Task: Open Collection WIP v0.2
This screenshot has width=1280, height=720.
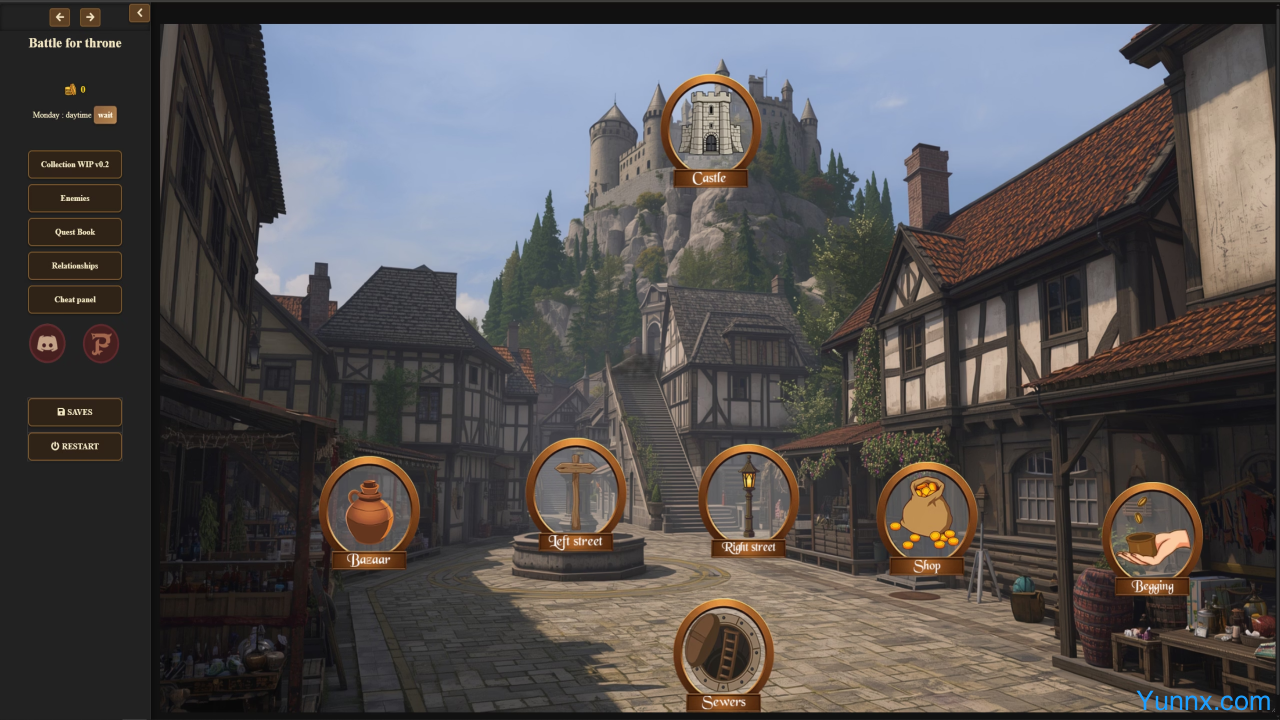Action: point(75,164)
